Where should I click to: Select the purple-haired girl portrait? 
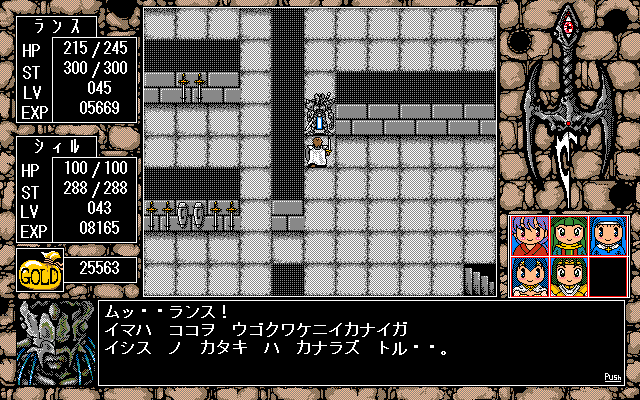point(529,237)
